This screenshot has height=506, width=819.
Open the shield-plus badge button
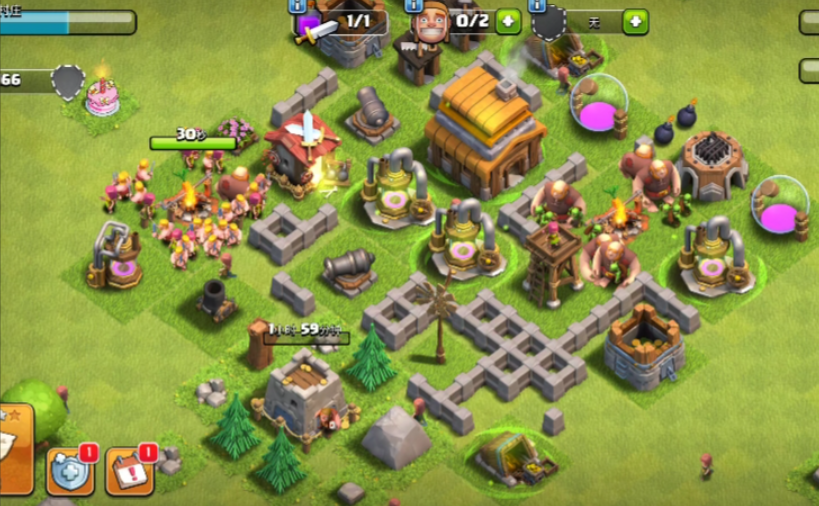(x=70, y=471)
